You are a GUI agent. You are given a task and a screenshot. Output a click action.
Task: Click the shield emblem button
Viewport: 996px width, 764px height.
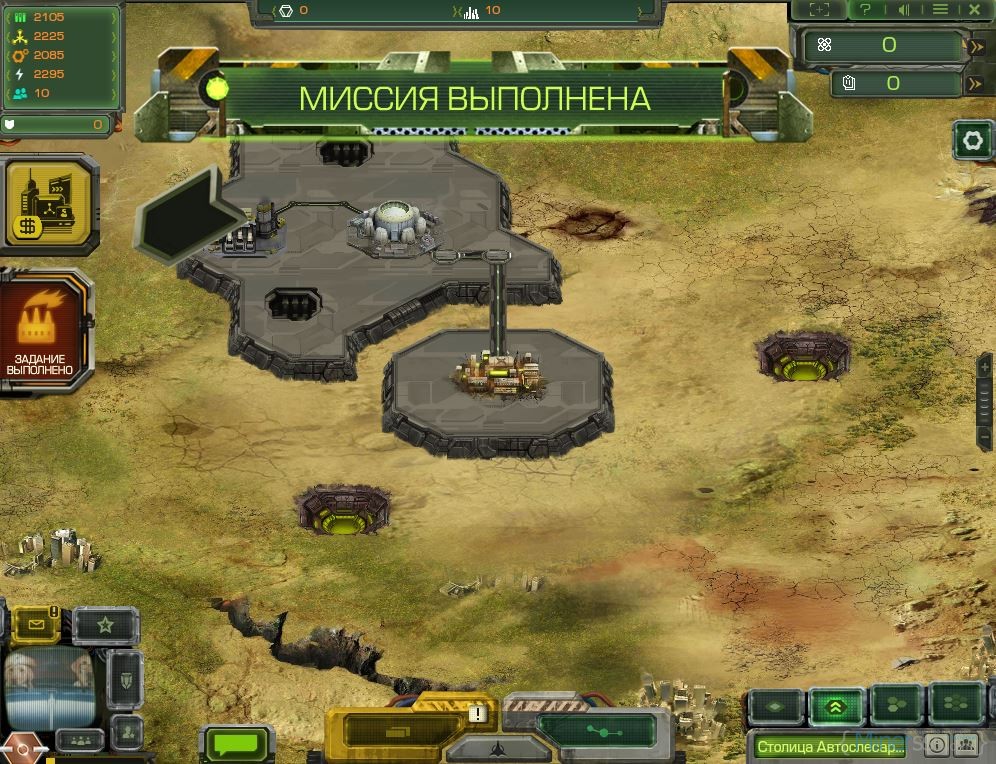(x=126, y=680)
